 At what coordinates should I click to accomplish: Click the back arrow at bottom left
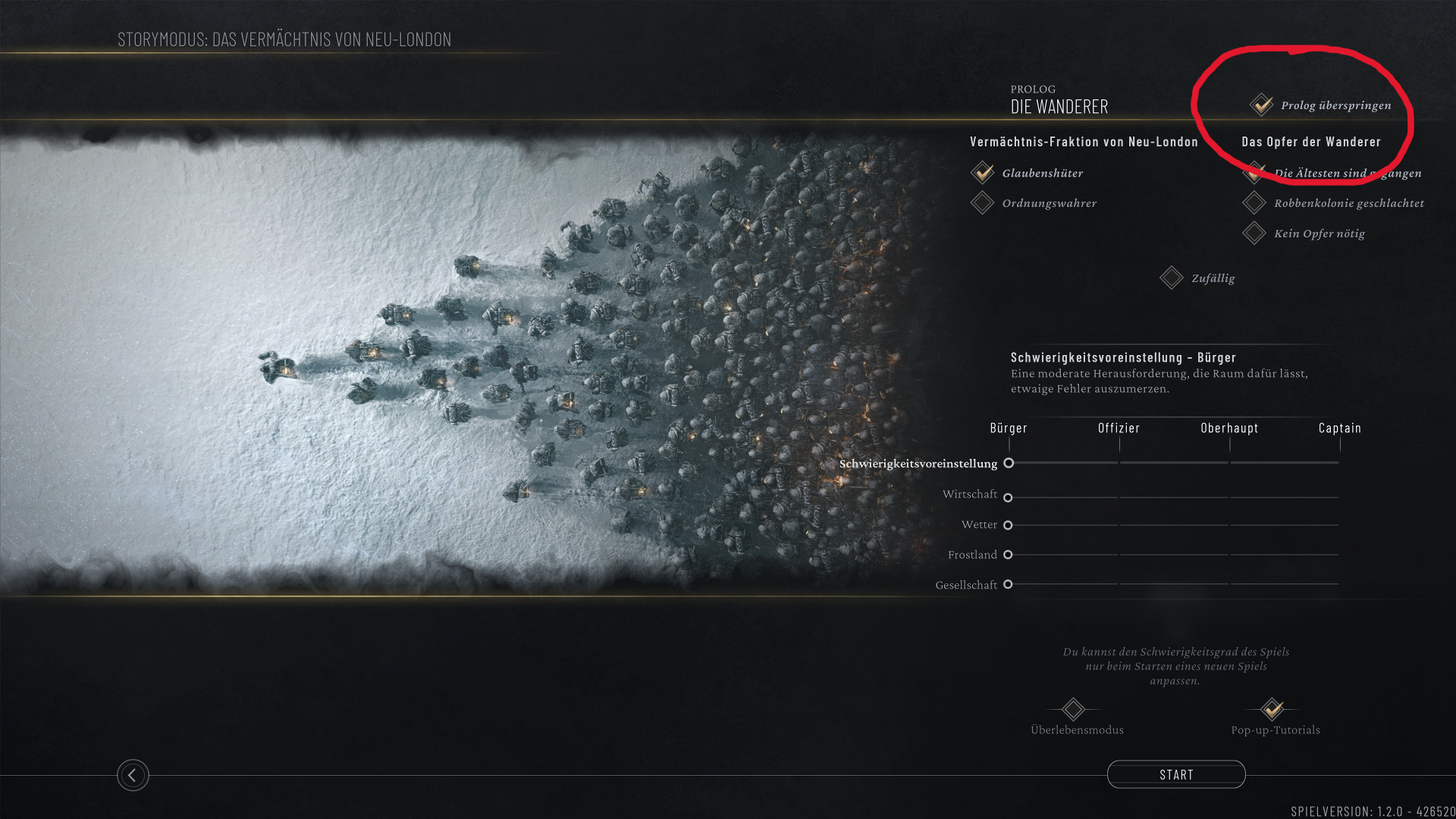click(x=133, y=776)
